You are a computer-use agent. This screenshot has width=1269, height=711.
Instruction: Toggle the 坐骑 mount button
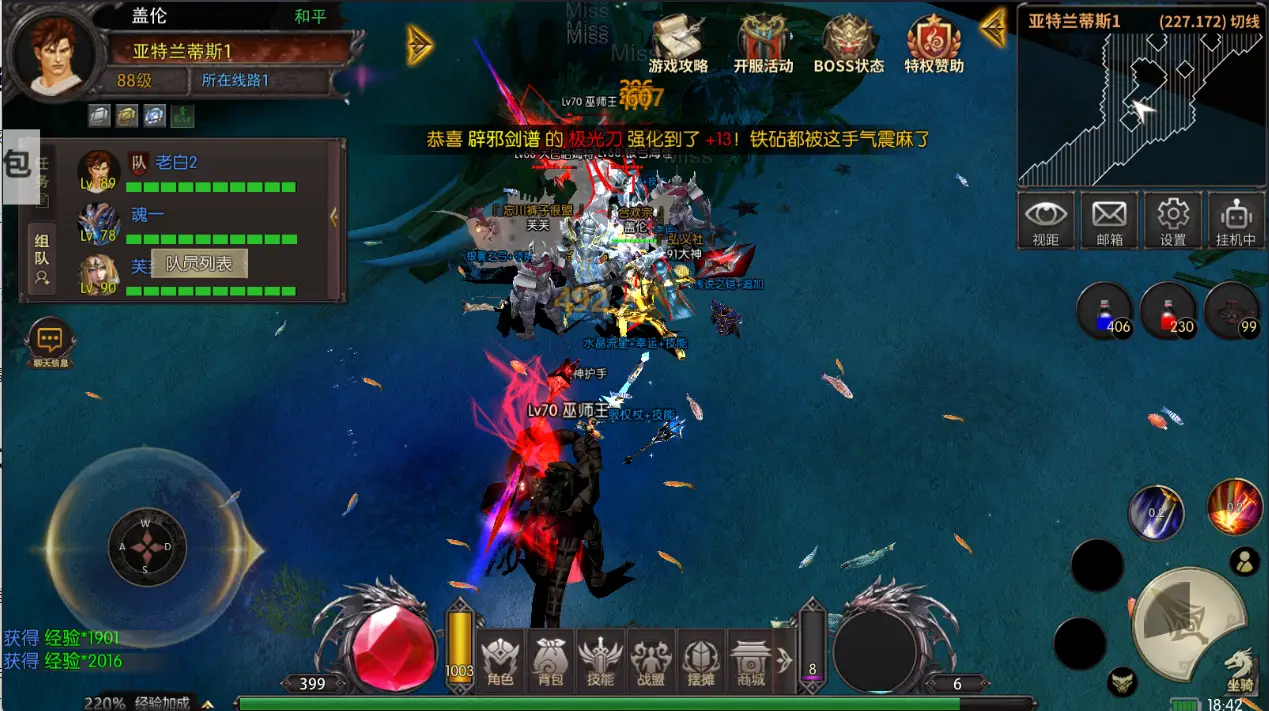[x=1240, y=669]
